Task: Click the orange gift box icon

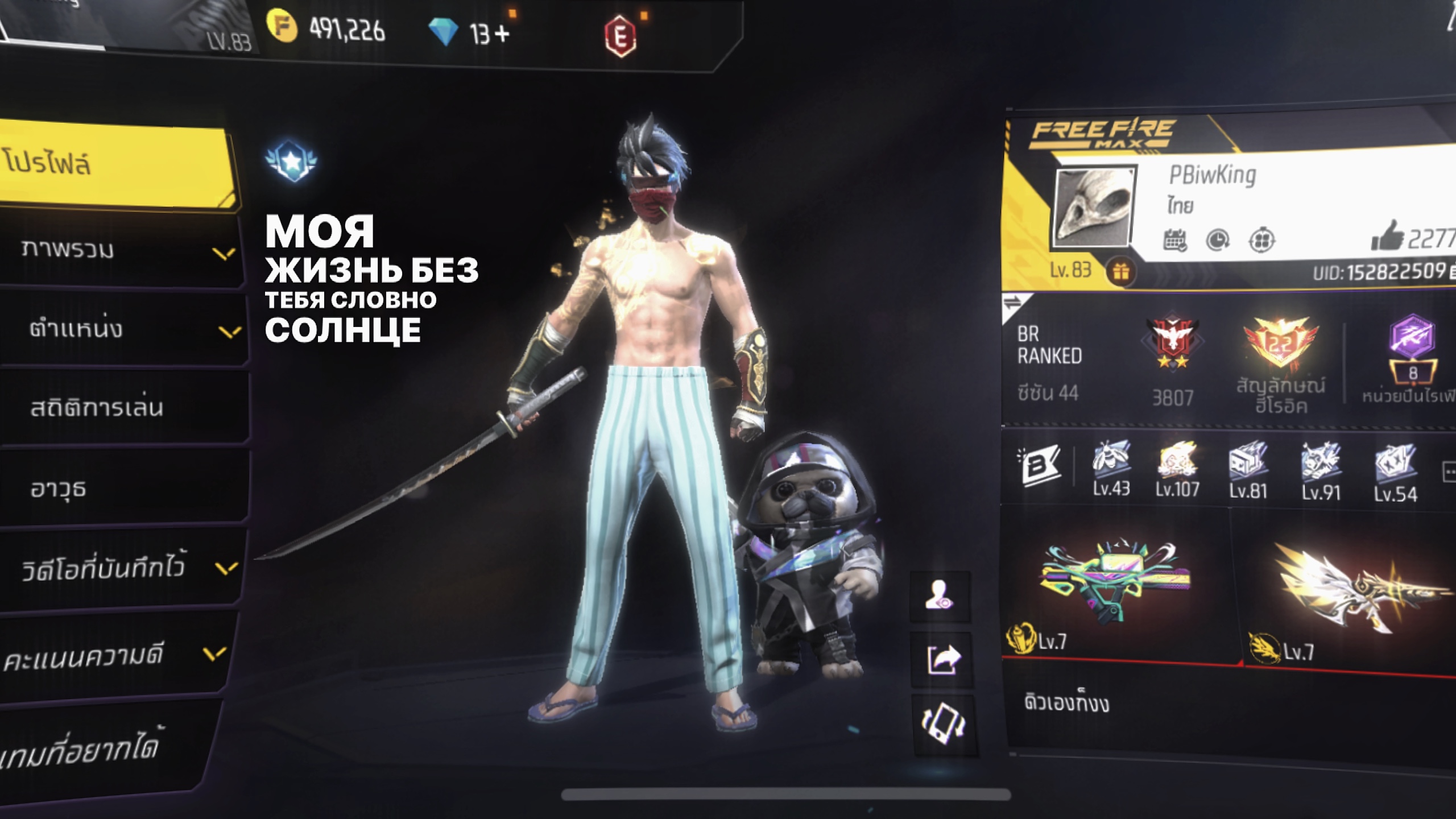Action: tap(1120, 272)
